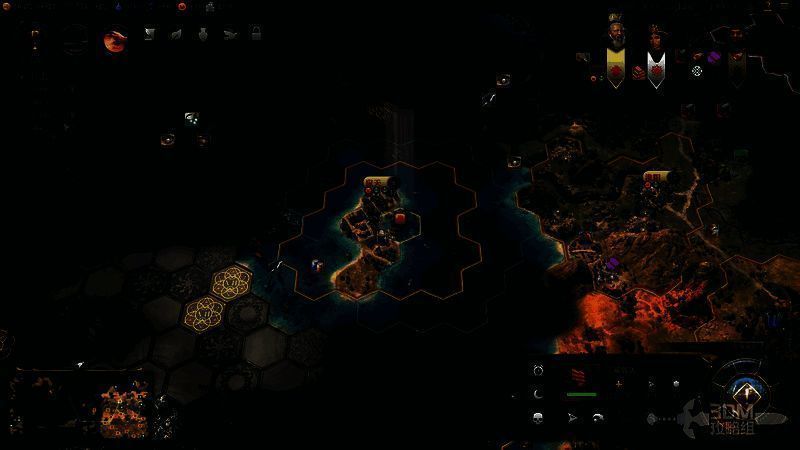Viewport: 800px width, 450px height.
Task: Open the vase-shaped icon in the top toolbar
Action: [202, 34]
